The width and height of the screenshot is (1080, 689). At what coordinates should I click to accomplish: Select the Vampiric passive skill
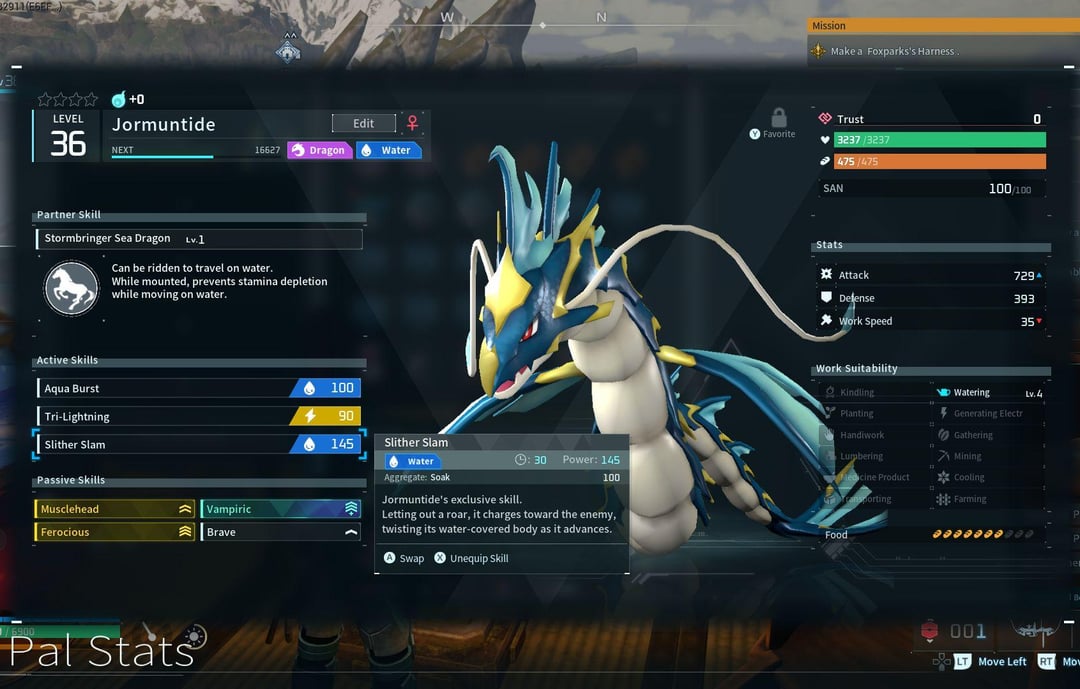(281, 509)
